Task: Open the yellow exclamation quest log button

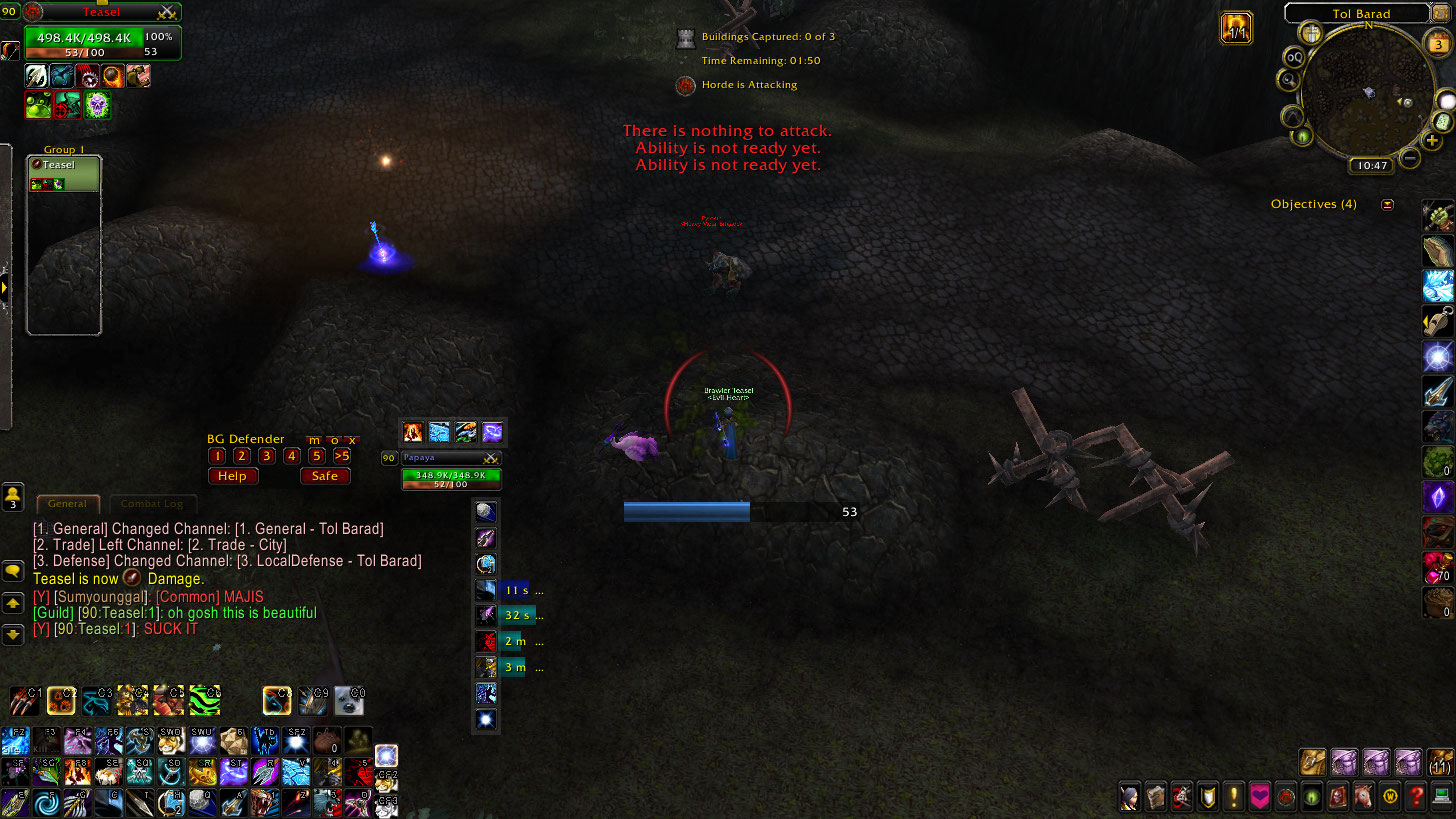Action: [x=1234, y=797]
